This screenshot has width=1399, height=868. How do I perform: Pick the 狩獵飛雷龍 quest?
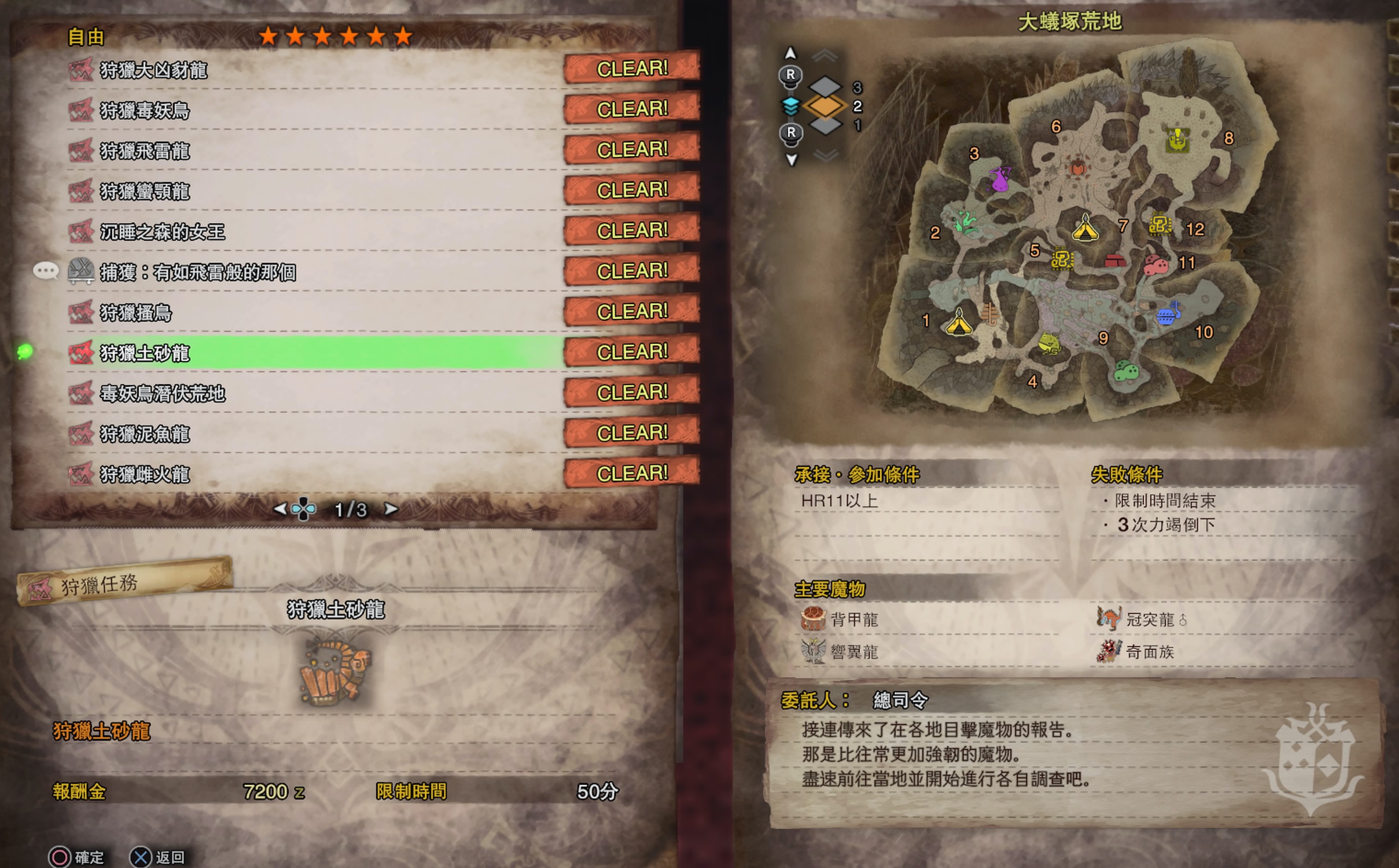(145, 152)
